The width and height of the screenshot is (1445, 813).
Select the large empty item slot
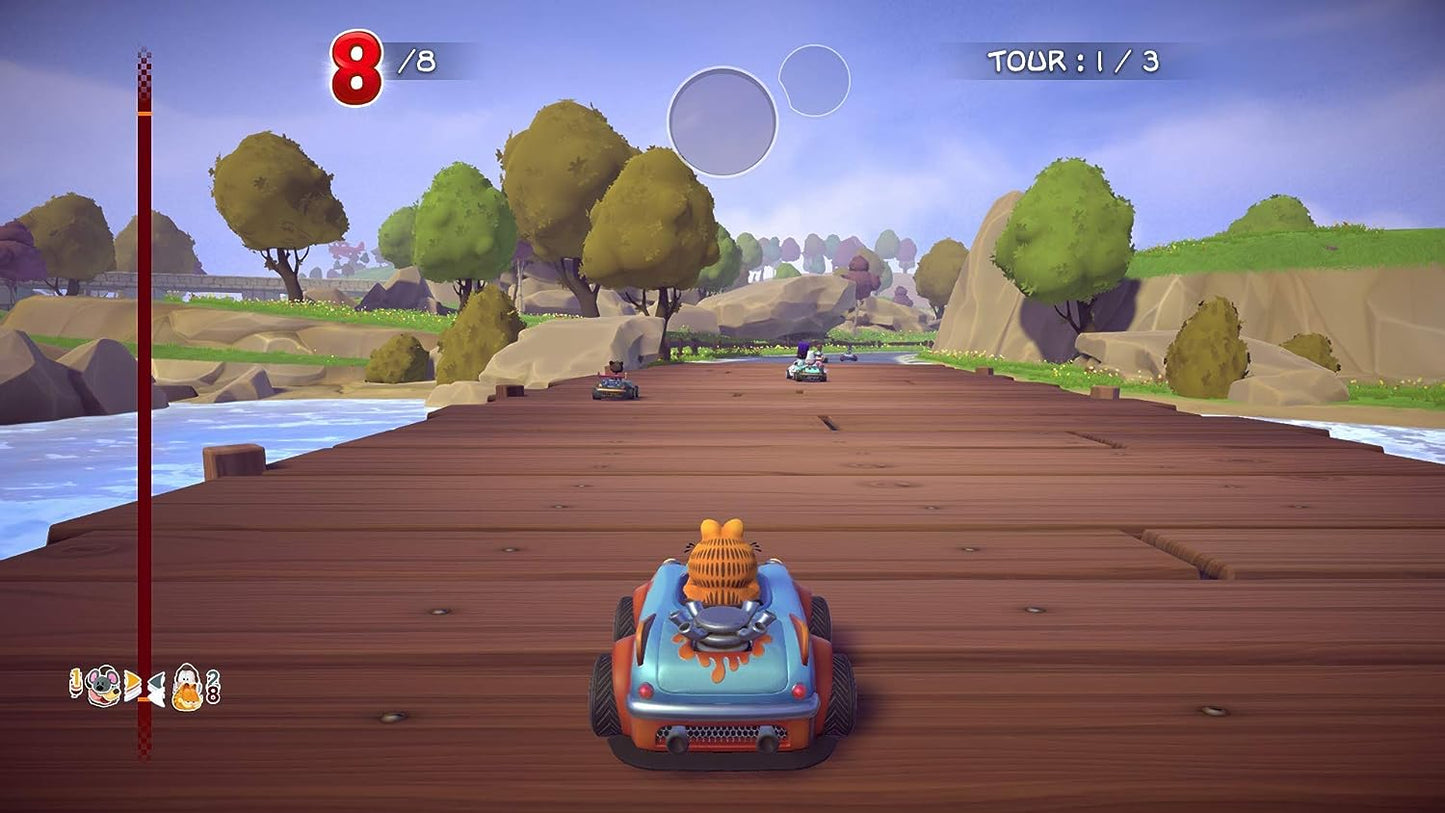[722, 122]
